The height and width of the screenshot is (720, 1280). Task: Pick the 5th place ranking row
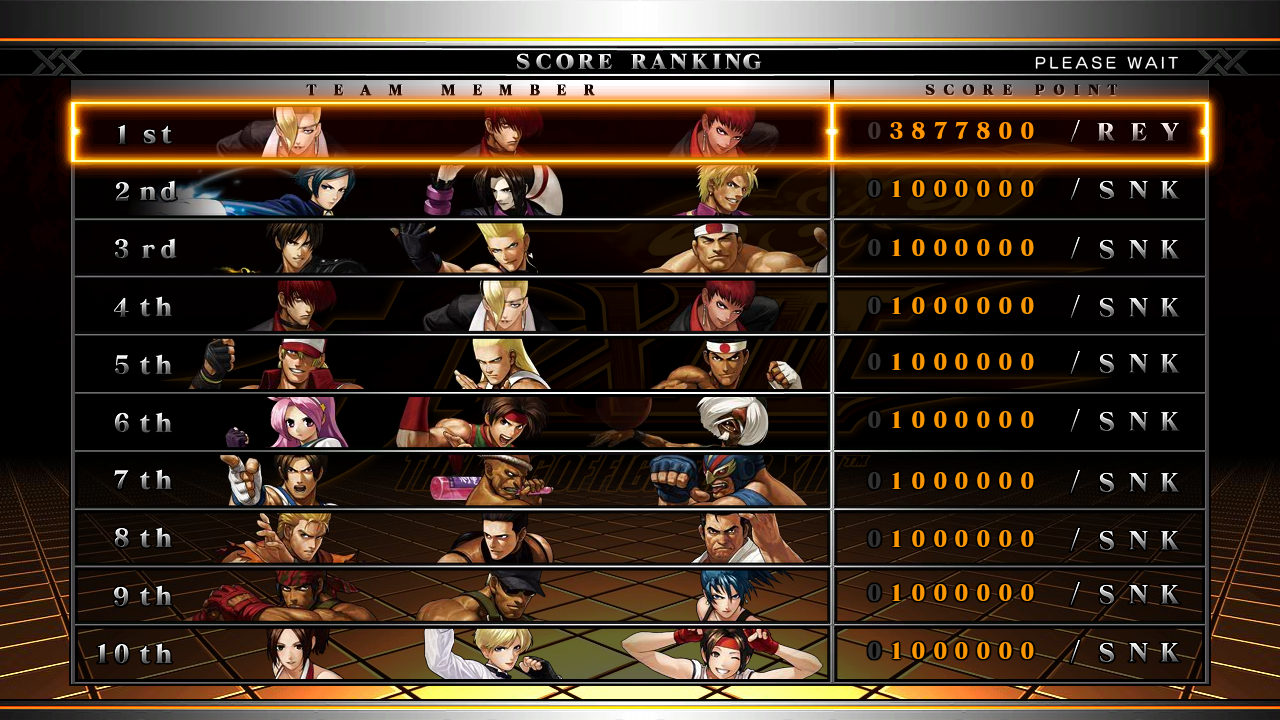[x=640, y=364]
